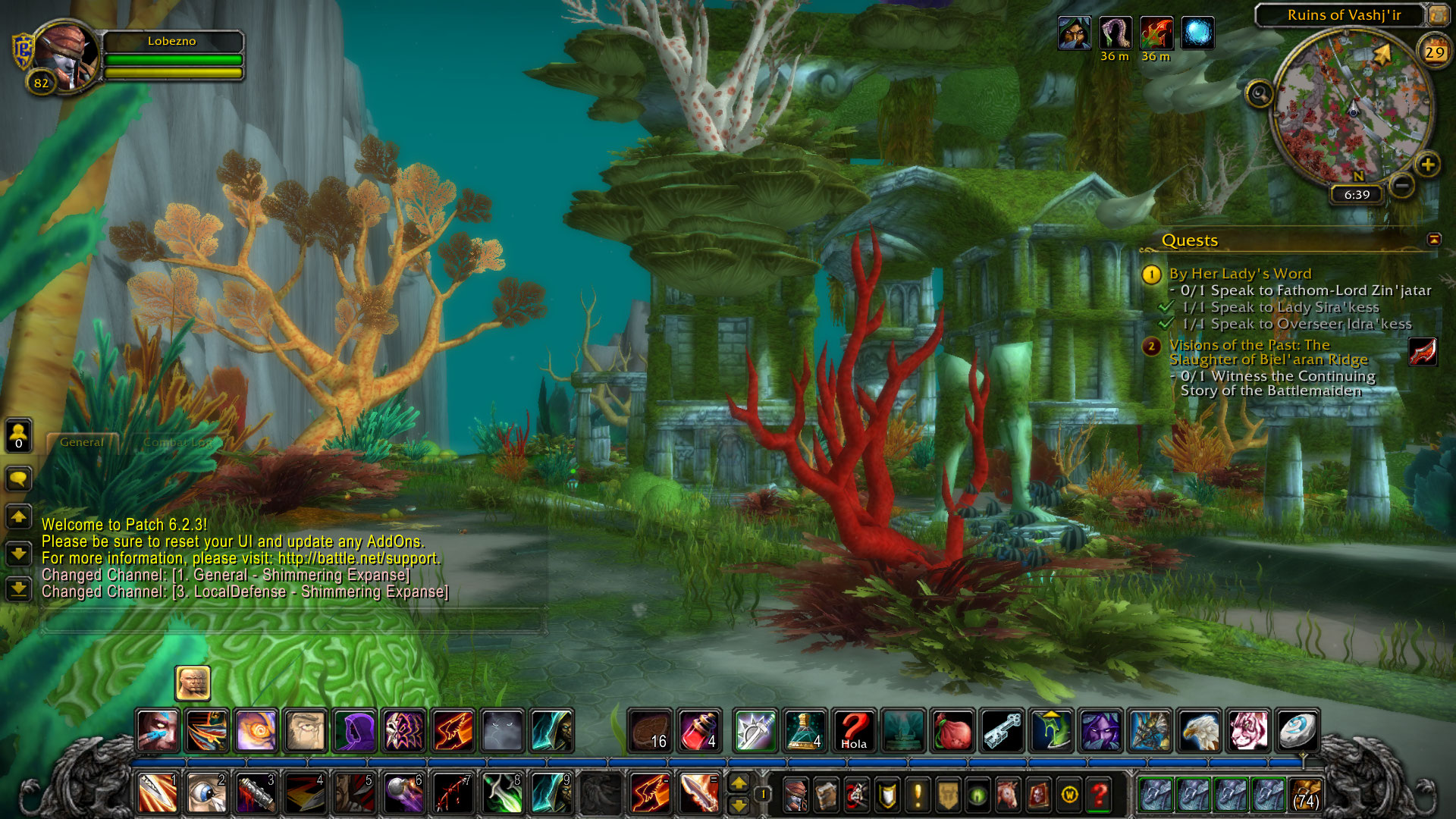Use the quest item beside Visions of the Past
This screenshot has width=1456, height=819.
point(1423,352)
